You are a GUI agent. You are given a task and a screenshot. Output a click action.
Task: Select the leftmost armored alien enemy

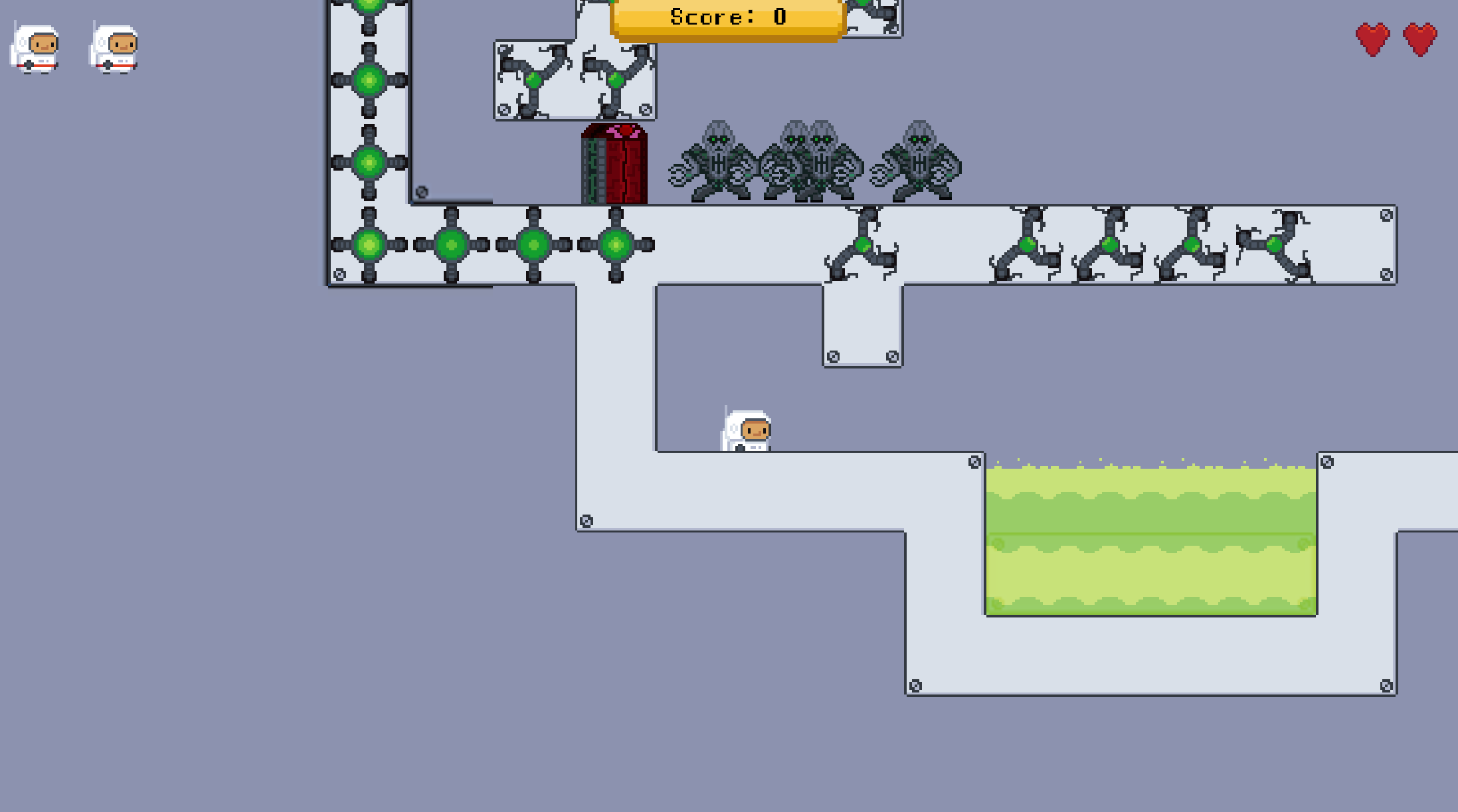[x=719, y=159]
